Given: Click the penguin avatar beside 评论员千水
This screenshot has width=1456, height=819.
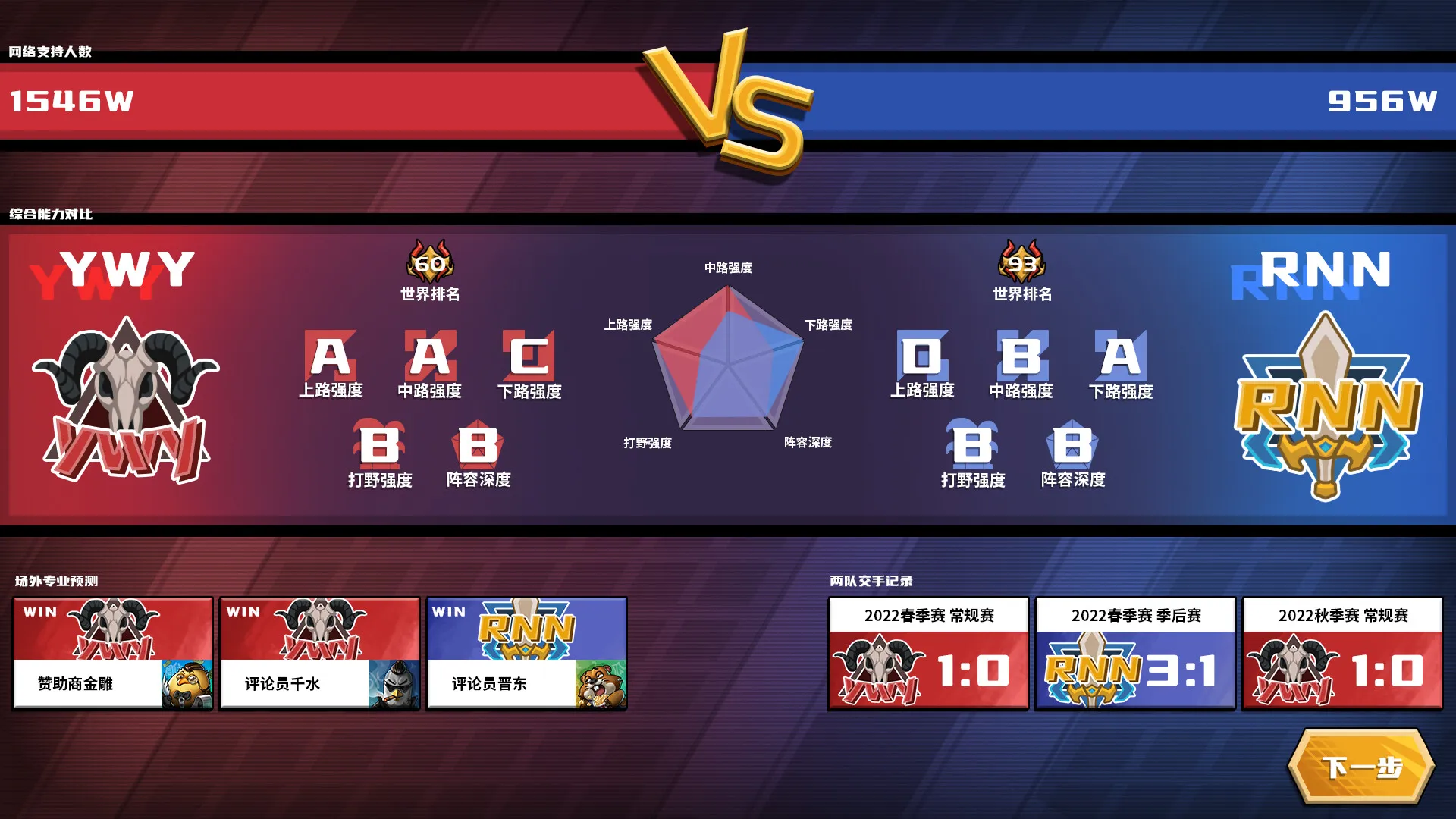Looking at the screenshot, I should coord(395,683).
